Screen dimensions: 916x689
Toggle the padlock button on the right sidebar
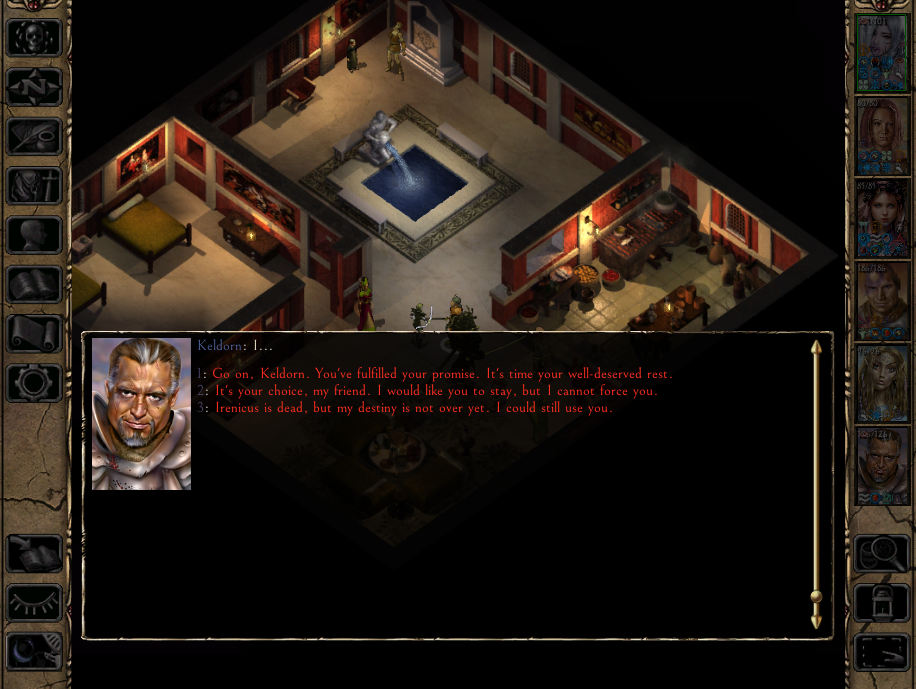(881, 602)
